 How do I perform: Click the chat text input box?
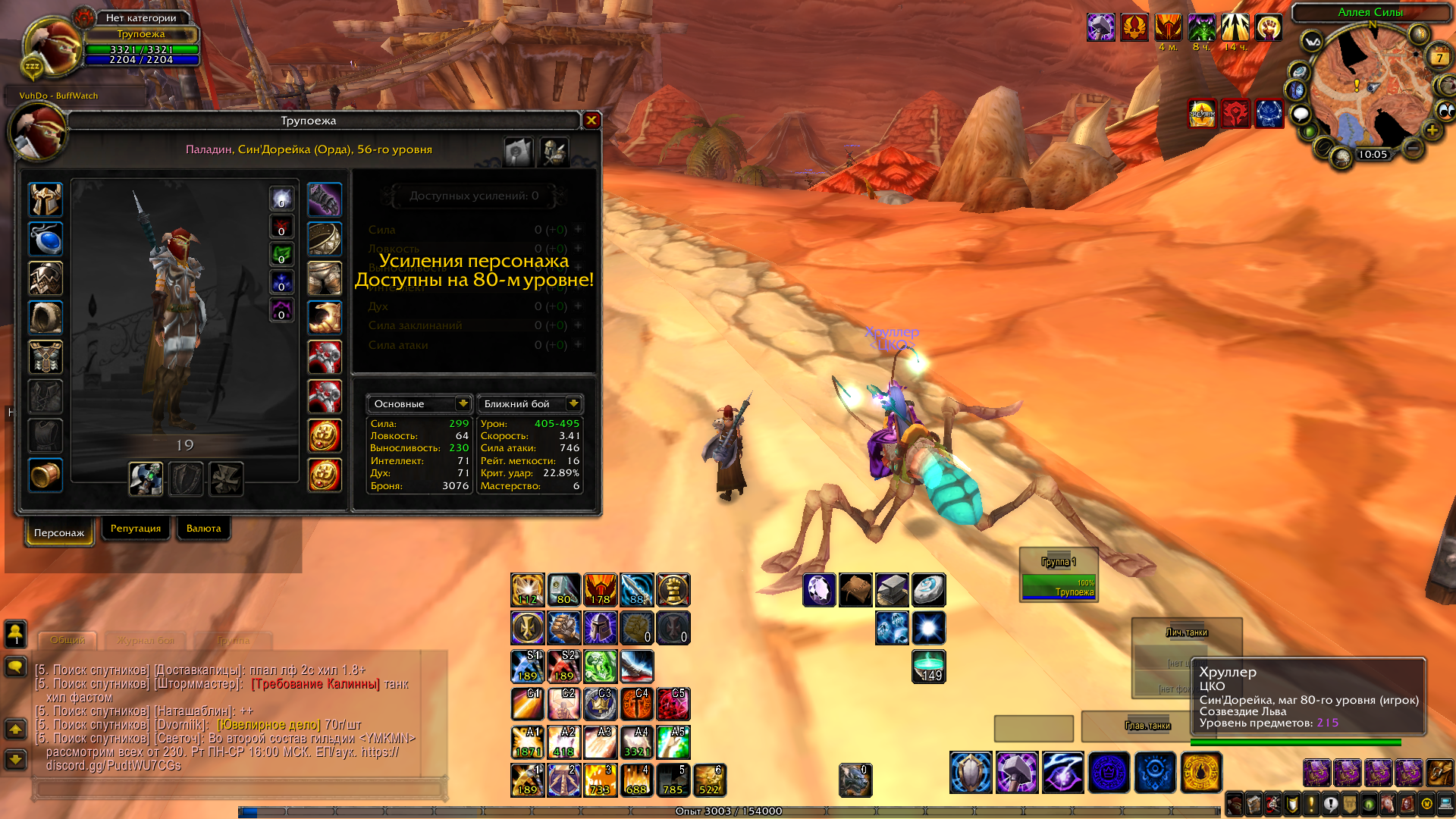[238, 789]
